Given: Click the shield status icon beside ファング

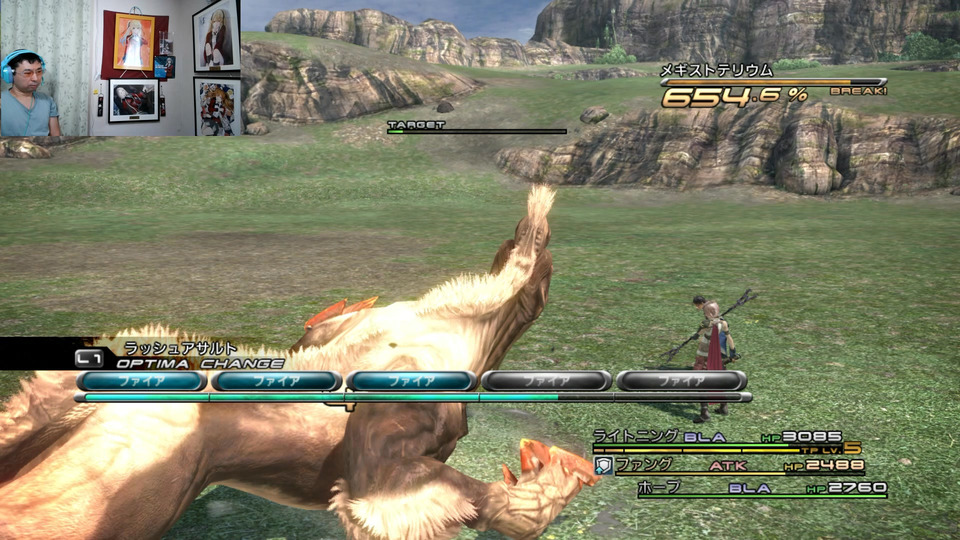Looking at the screenshot, I should pyautogui.click(x=603, y=465).
